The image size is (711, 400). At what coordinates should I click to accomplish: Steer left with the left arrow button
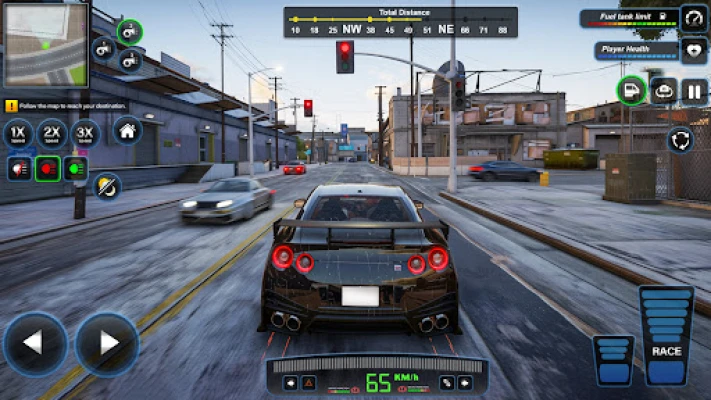[x=34, y=344]
